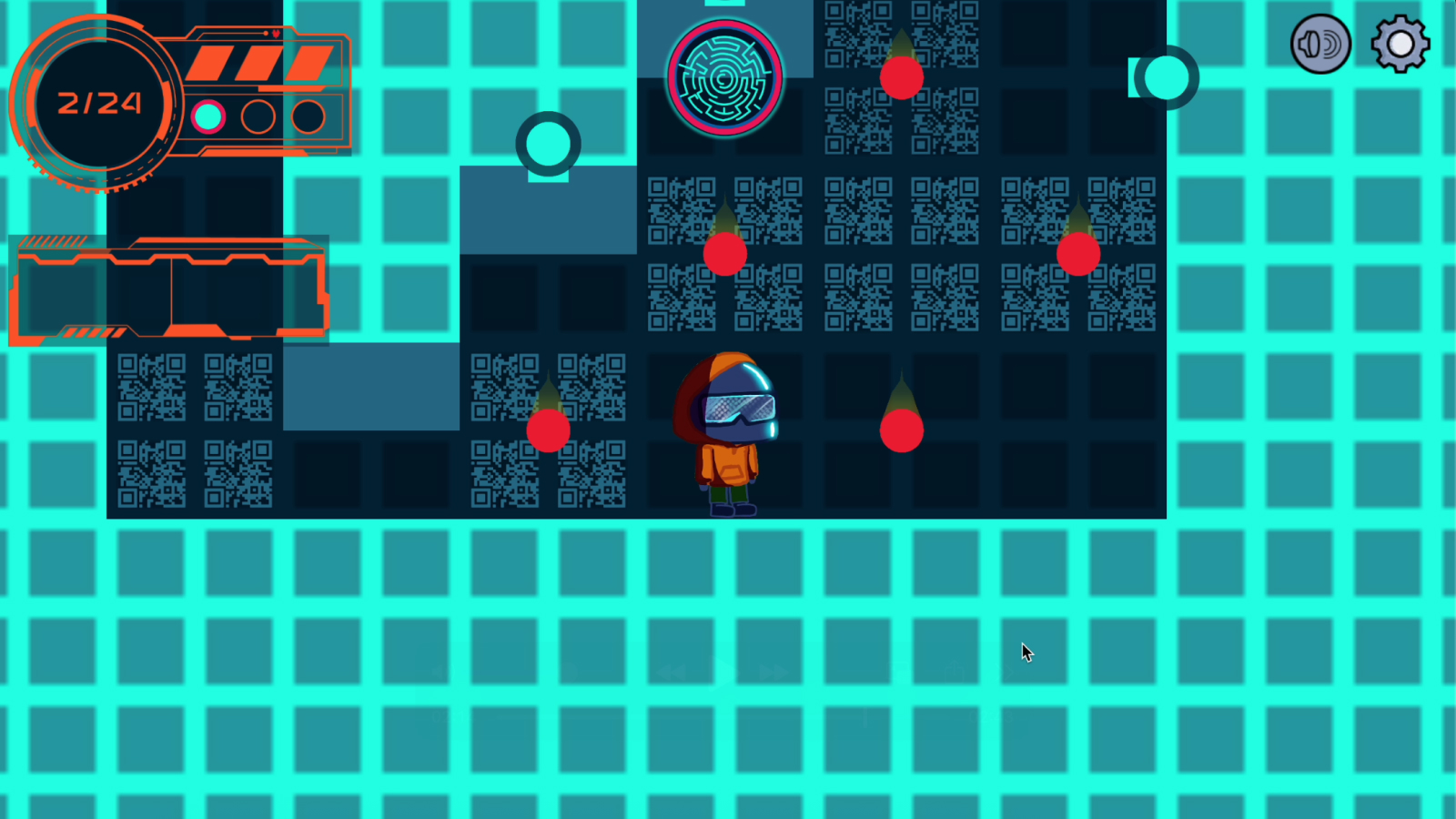Image resolution: width=1456 pixels, height=819 pixels.
Task: Click the faint rewind overlay control
Action: [x=673, y=671]
